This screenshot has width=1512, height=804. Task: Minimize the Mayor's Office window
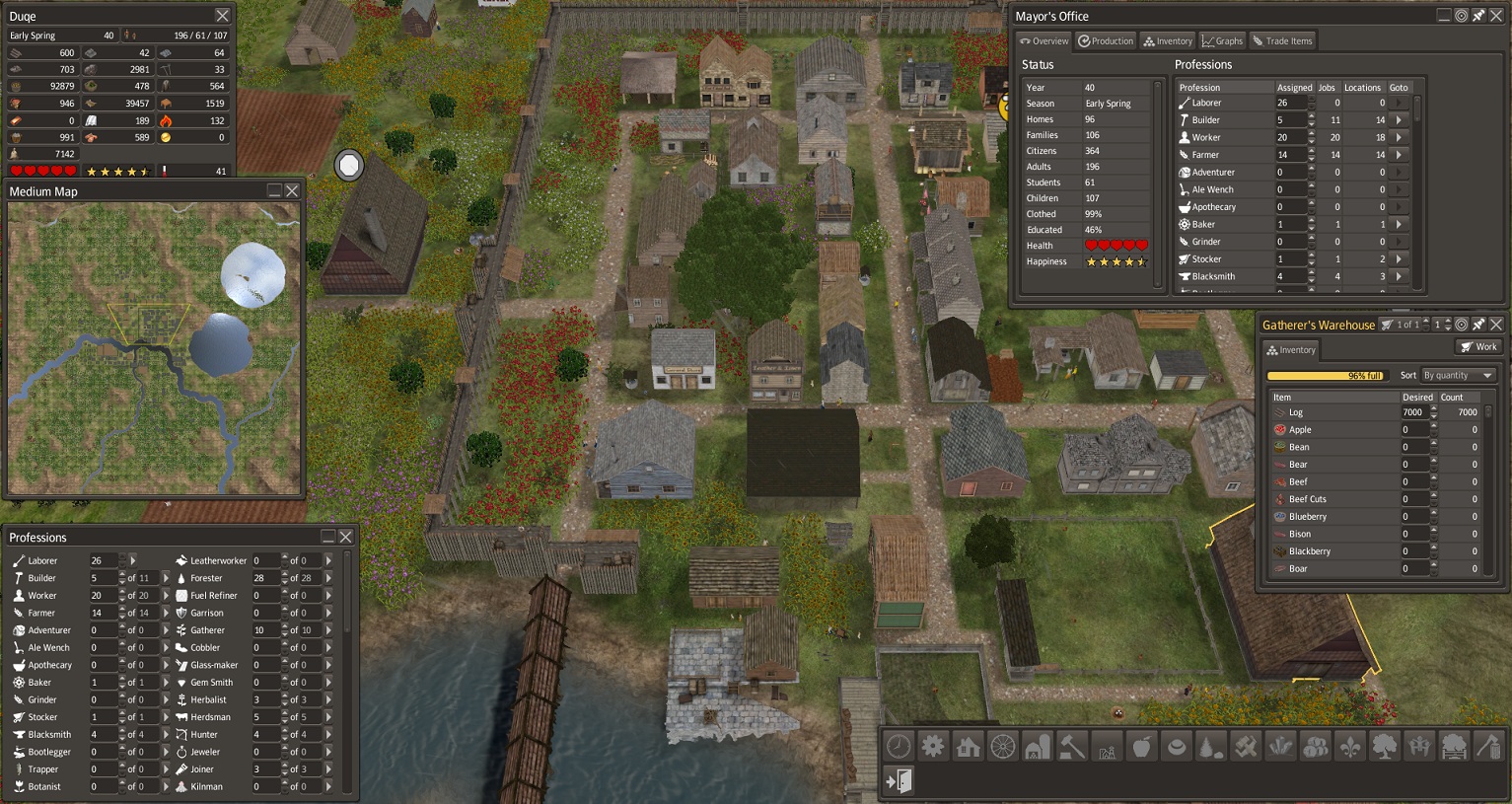tap(1444, 16)
